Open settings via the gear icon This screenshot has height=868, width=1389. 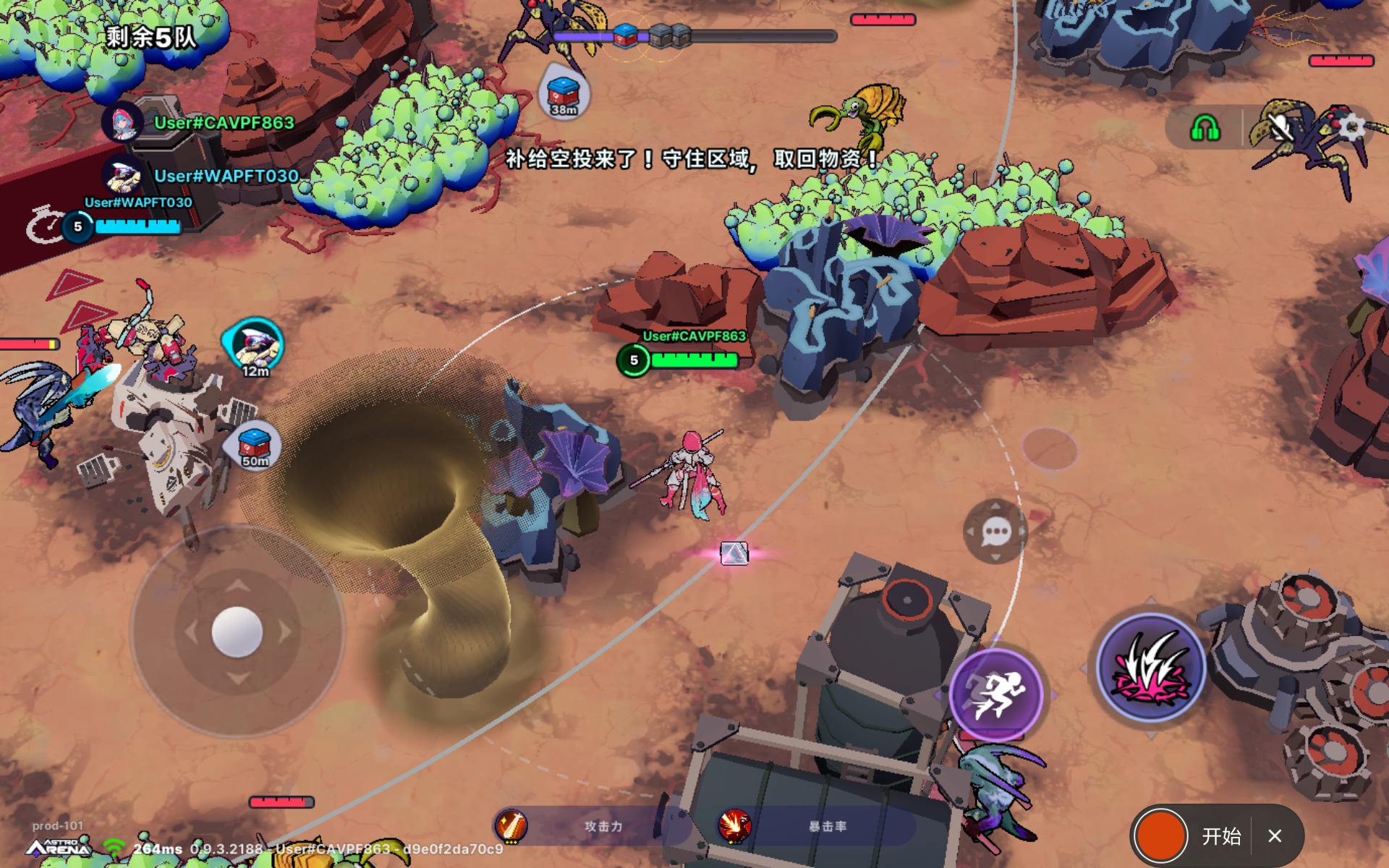[1351, 128]
